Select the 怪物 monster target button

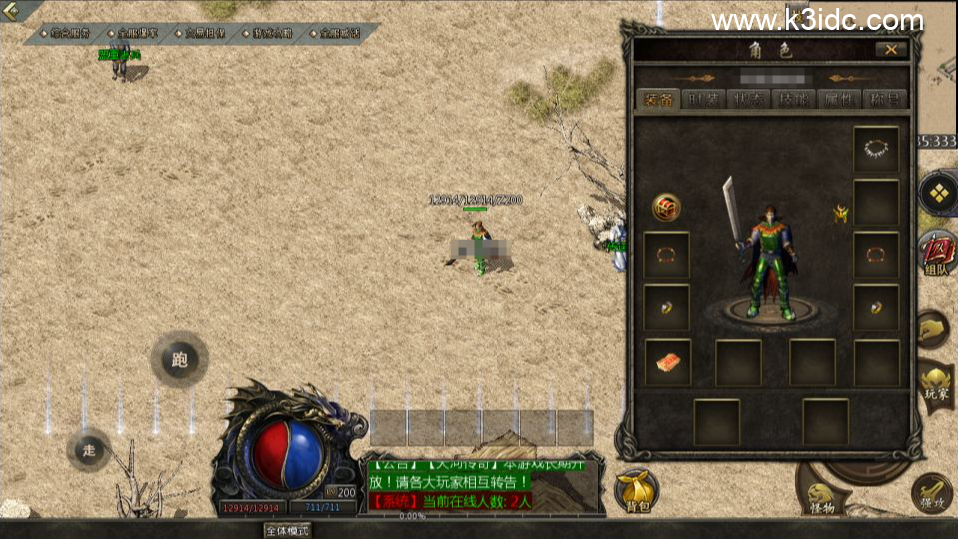coord(822,497)
